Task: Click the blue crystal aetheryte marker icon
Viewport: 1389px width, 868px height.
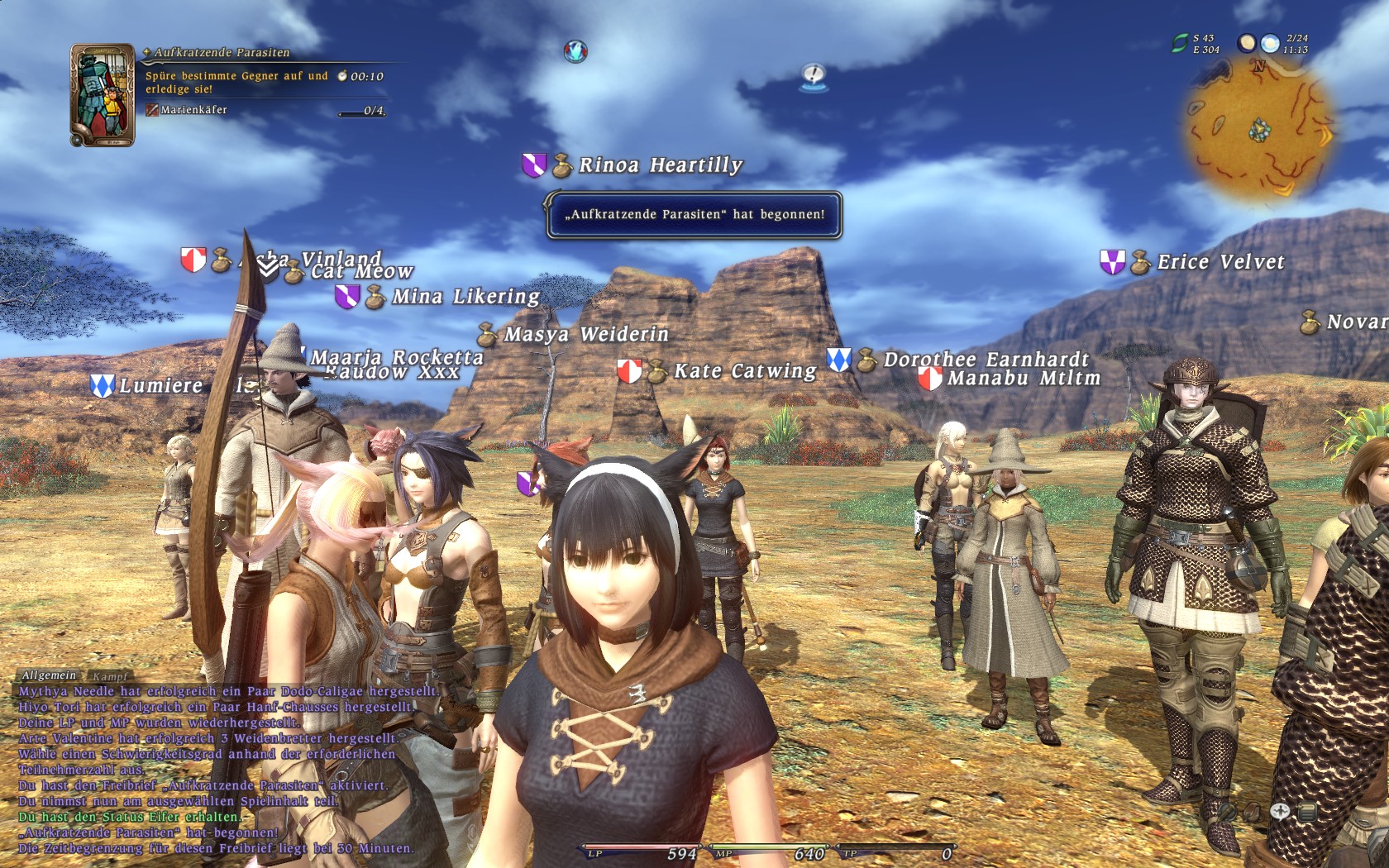Action: click(575, 51)
